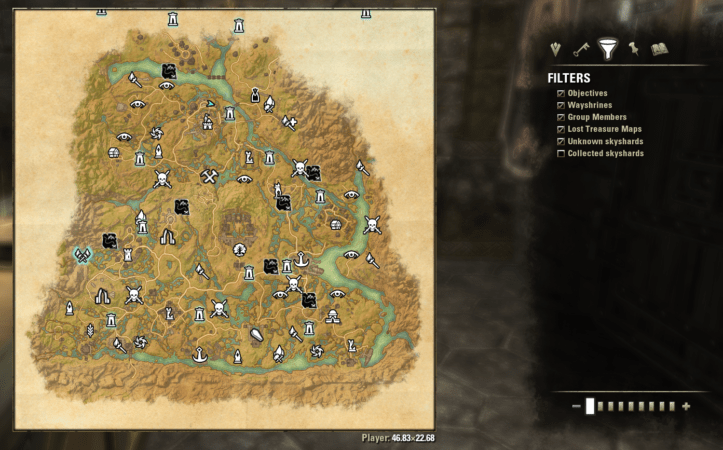Screen dimensions: 723x450
Task: Open the pushpin locations tab
Action: tap(633, 49)
